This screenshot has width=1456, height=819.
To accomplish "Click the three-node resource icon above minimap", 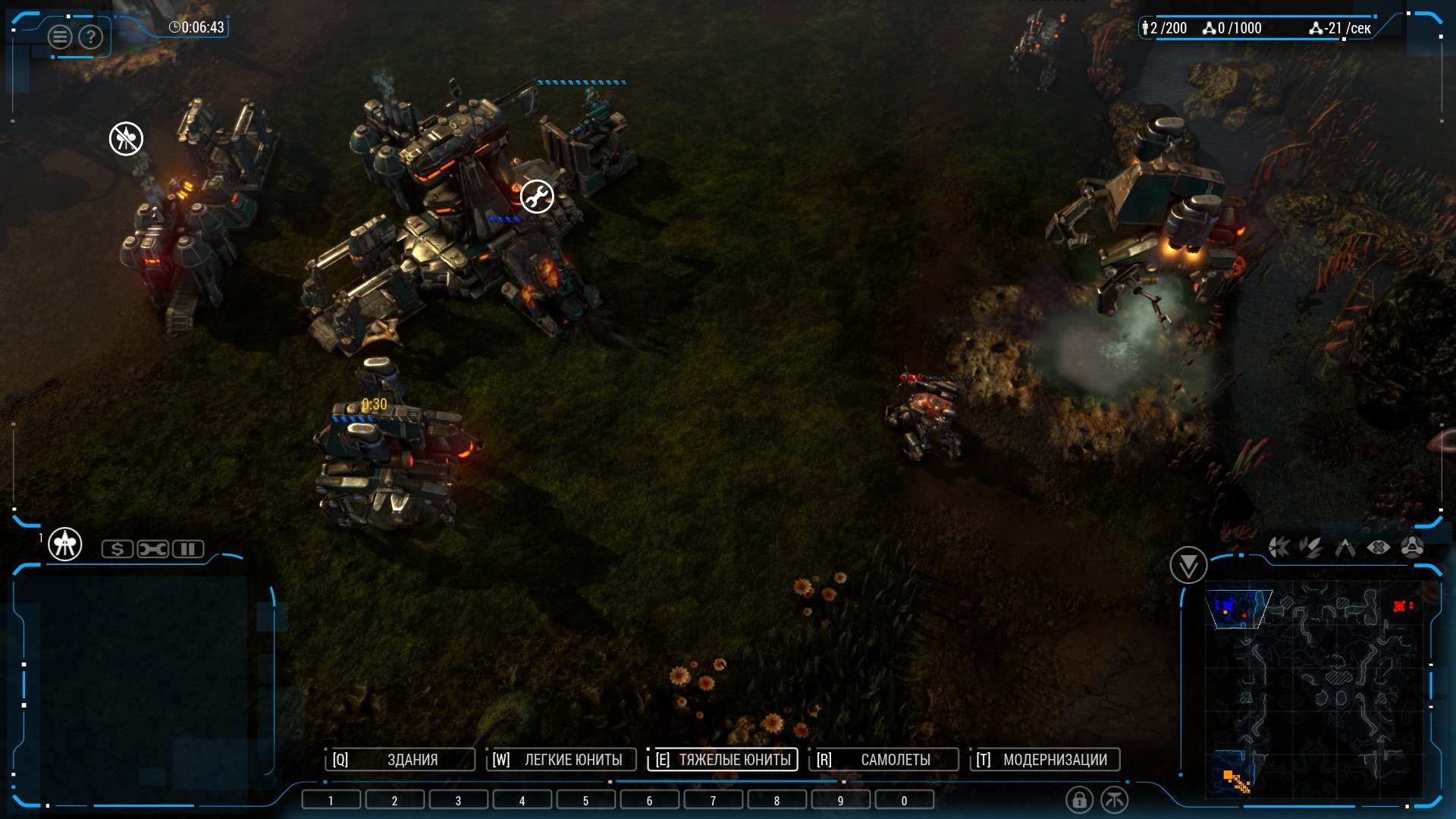I will click(x=1412, y=548).
